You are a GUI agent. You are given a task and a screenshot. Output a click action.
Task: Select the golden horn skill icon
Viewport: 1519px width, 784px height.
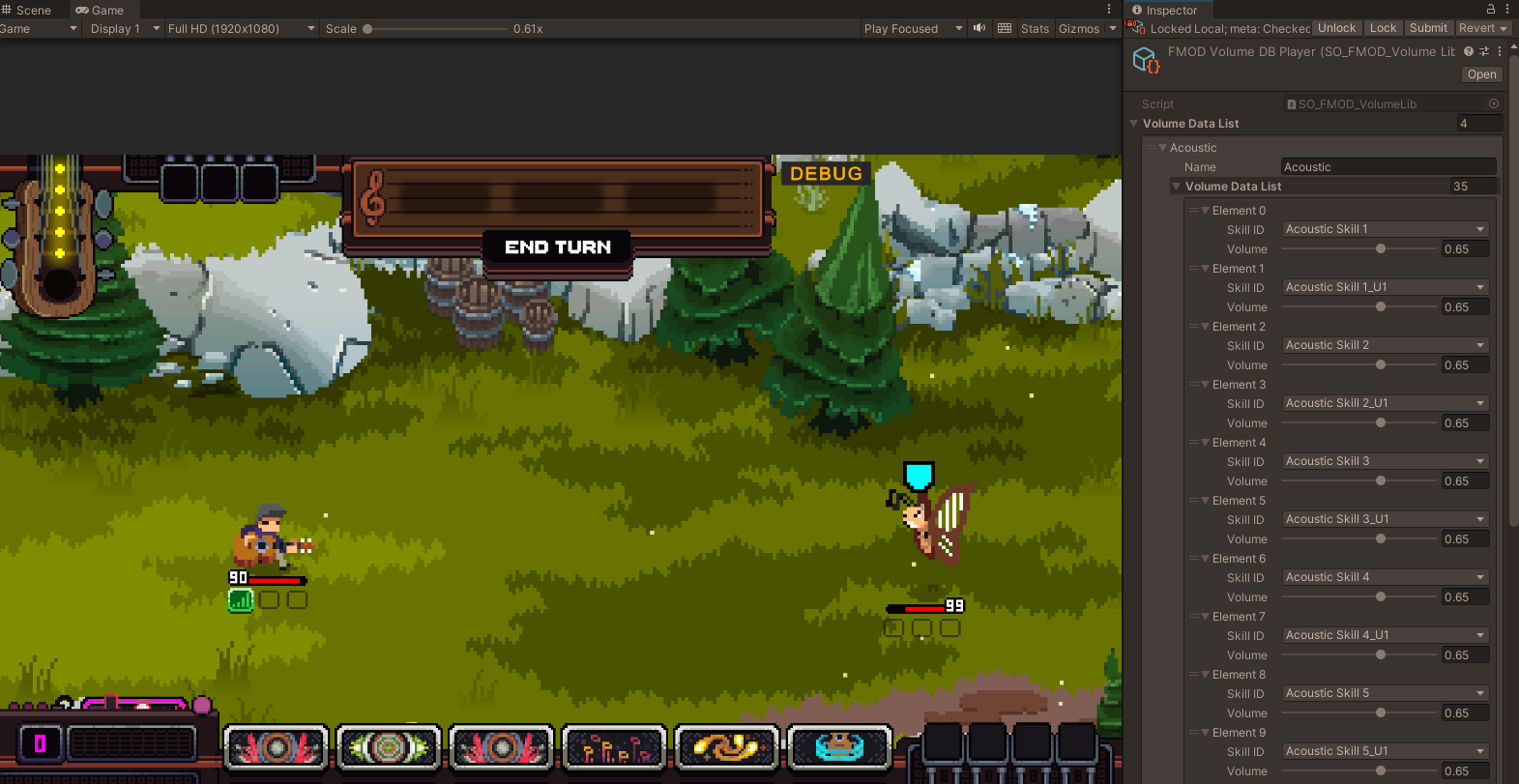coord(727,747)
